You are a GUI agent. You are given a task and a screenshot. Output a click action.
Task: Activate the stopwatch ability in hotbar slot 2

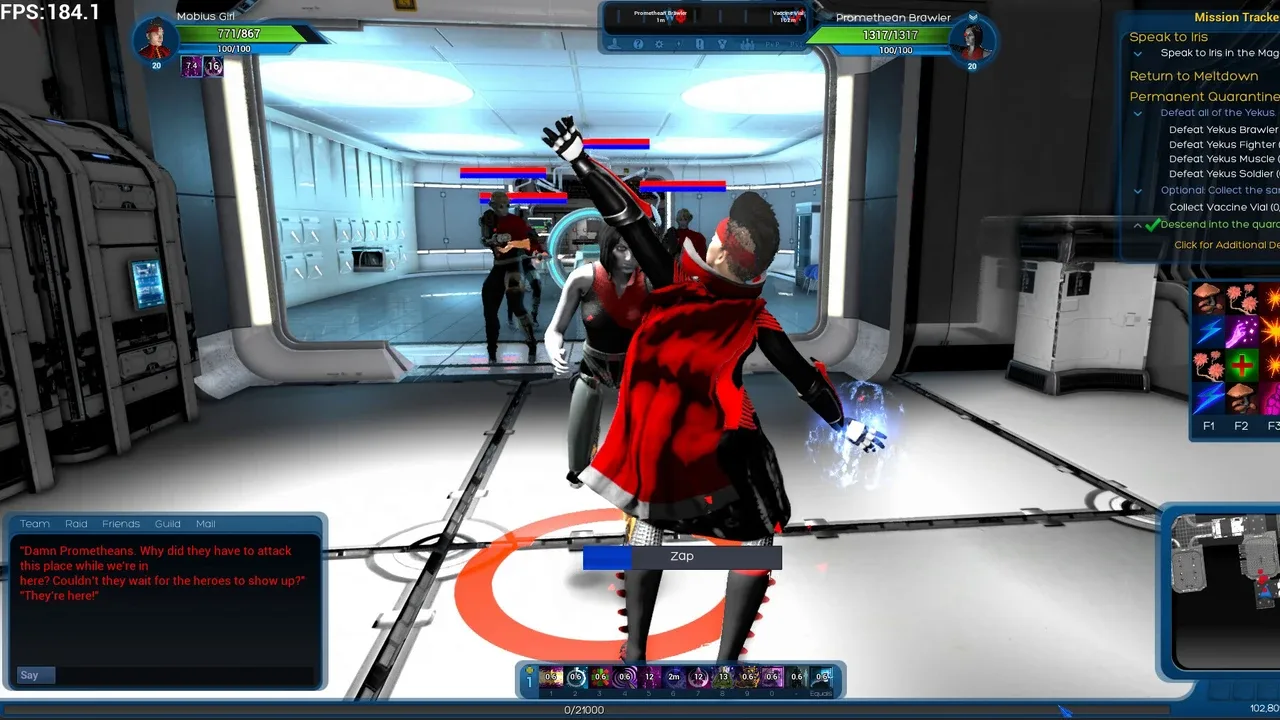pyautogui.click(x=575, y=677)
